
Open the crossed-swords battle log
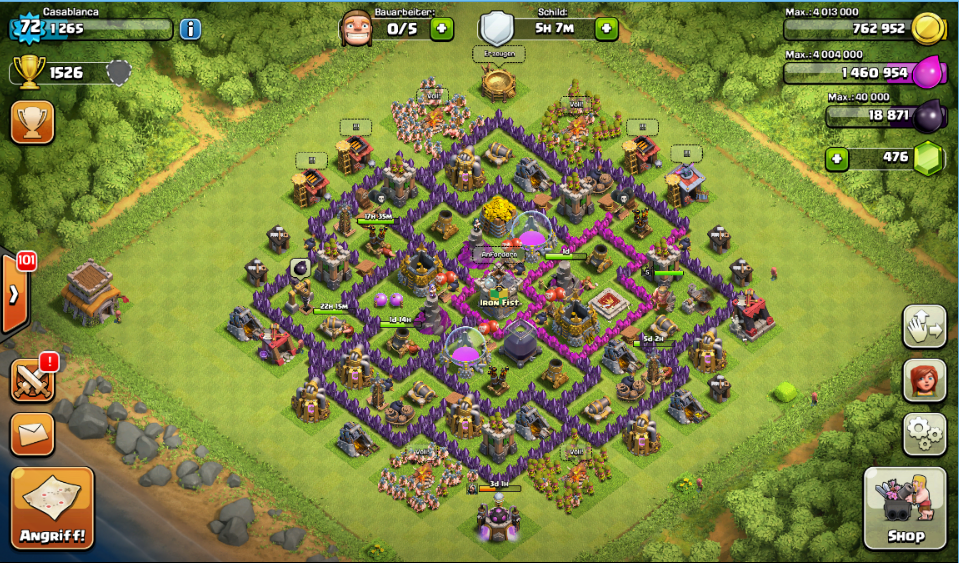(x=32, y=380)
